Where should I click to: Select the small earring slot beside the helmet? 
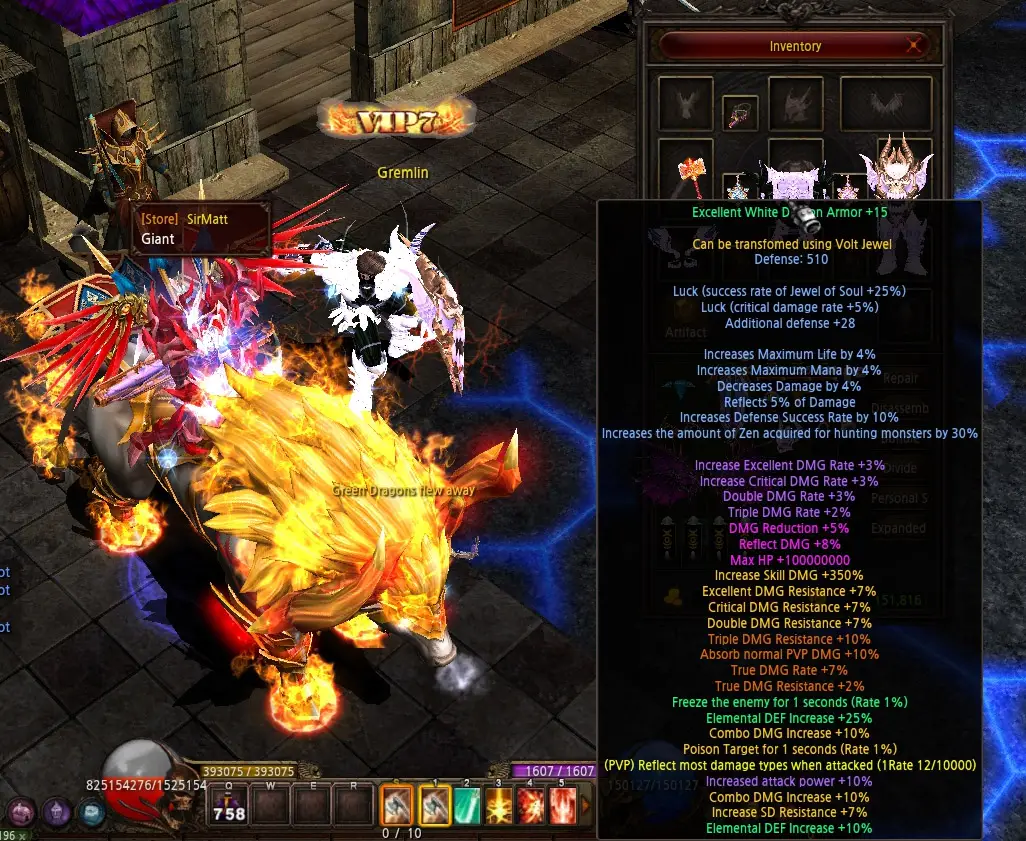[x=740, y=112]
